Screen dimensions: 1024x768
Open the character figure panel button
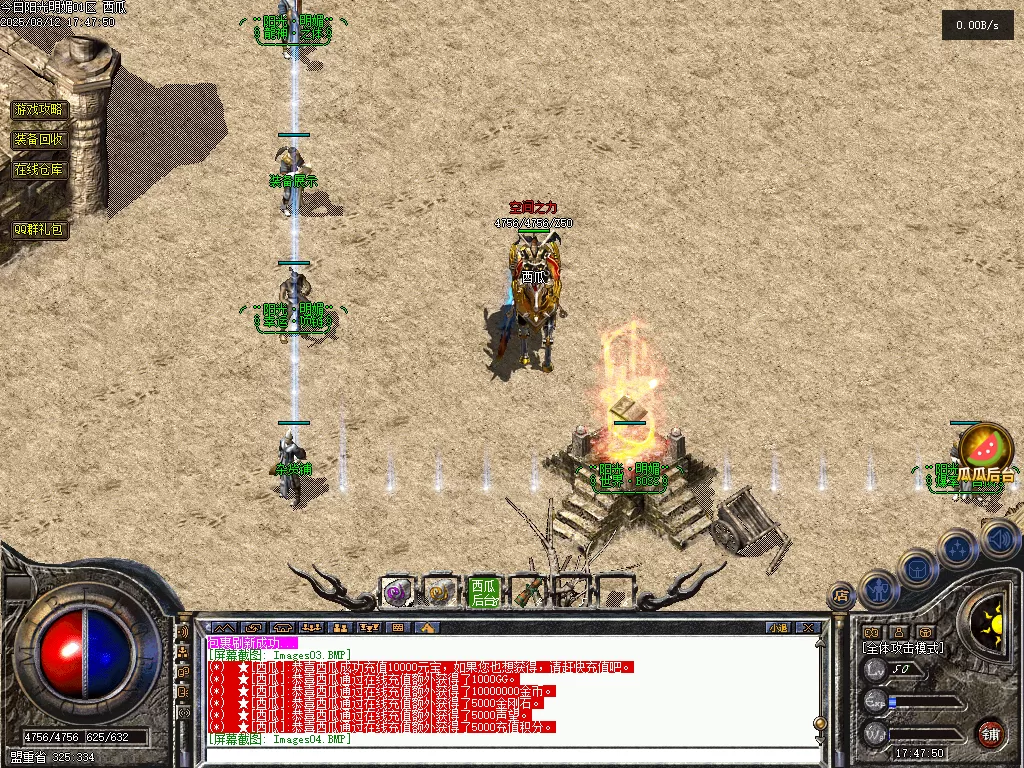click(x=878, y=590)
